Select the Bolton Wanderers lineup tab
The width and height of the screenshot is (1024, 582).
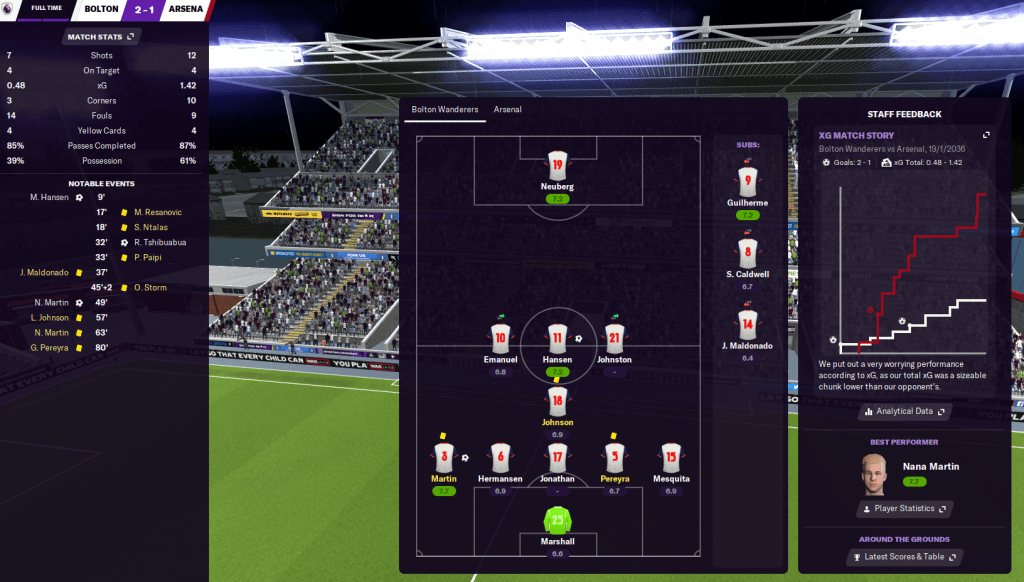[x=445, y=110]
